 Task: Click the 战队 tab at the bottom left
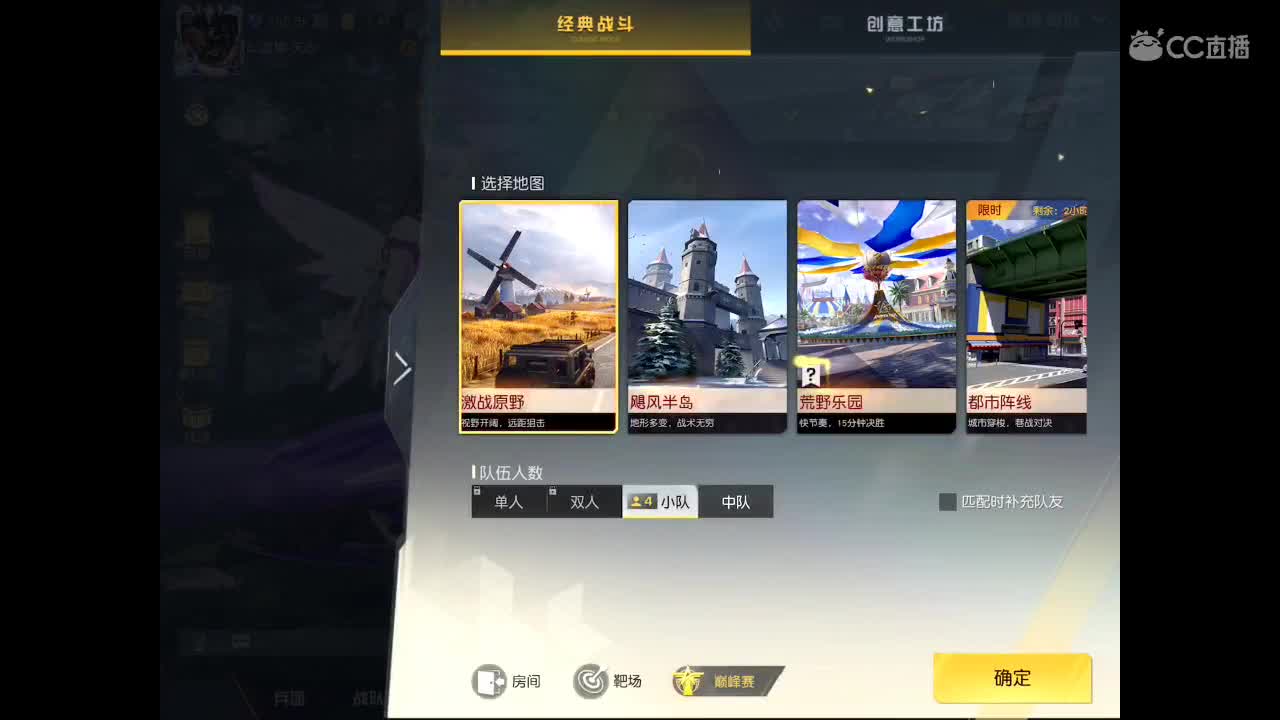(x=365, y=697)
